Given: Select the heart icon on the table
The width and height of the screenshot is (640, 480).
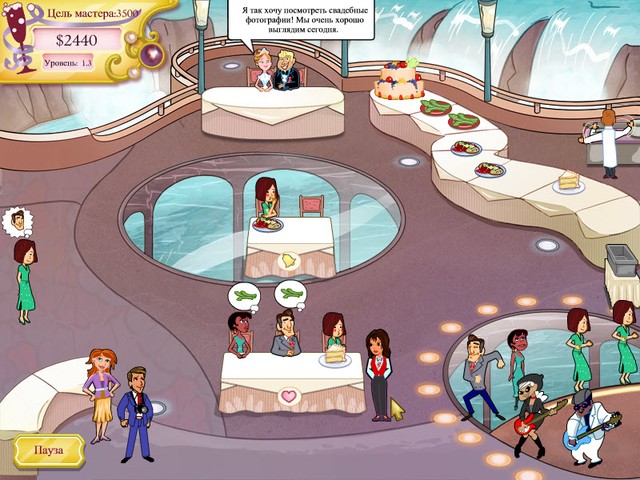Looking at the screenshot, I should click(288, 396).
